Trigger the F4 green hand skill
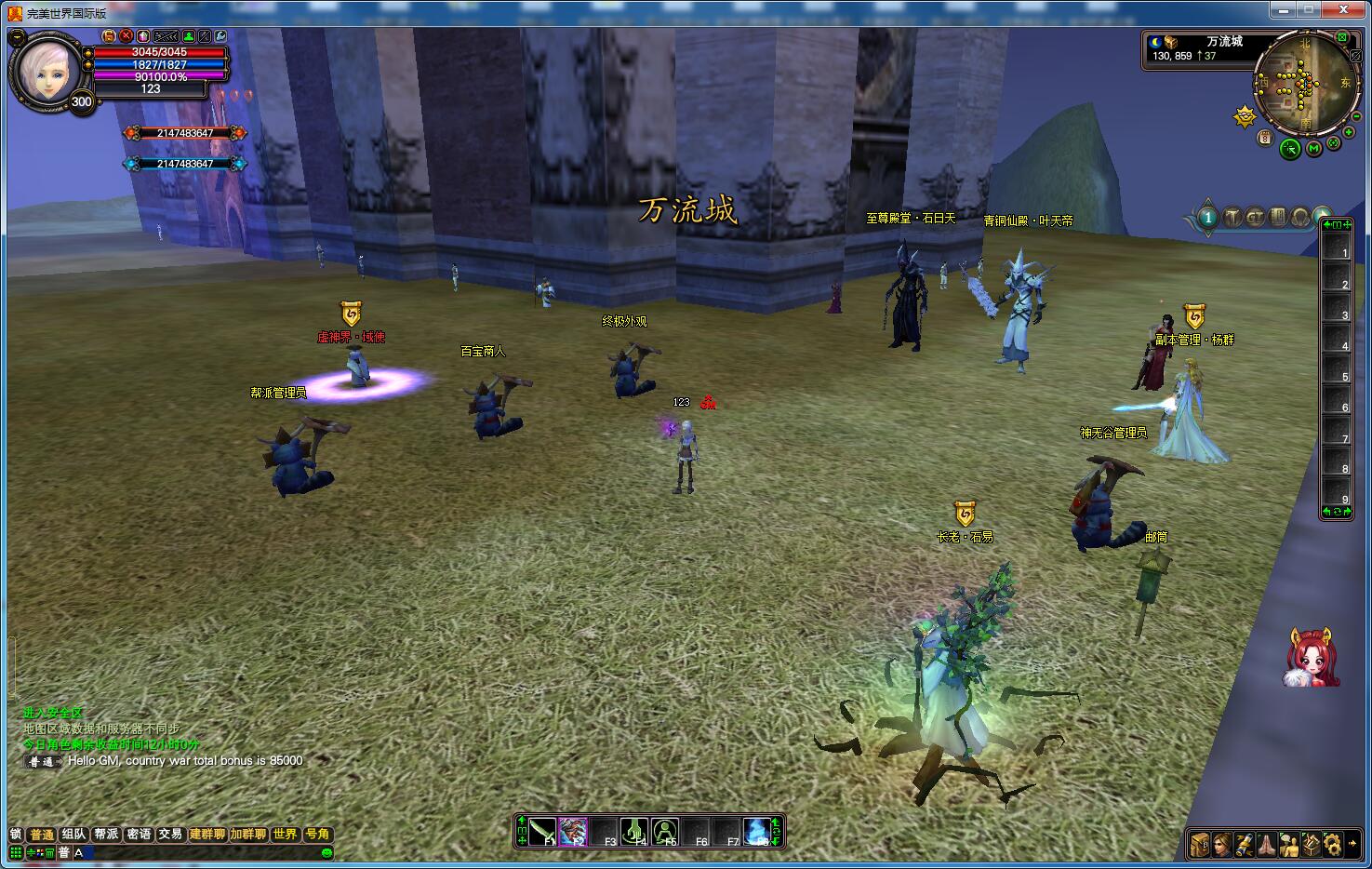Image resolution: width=1372 pixels, height=869 pixels. click(634, 831)
